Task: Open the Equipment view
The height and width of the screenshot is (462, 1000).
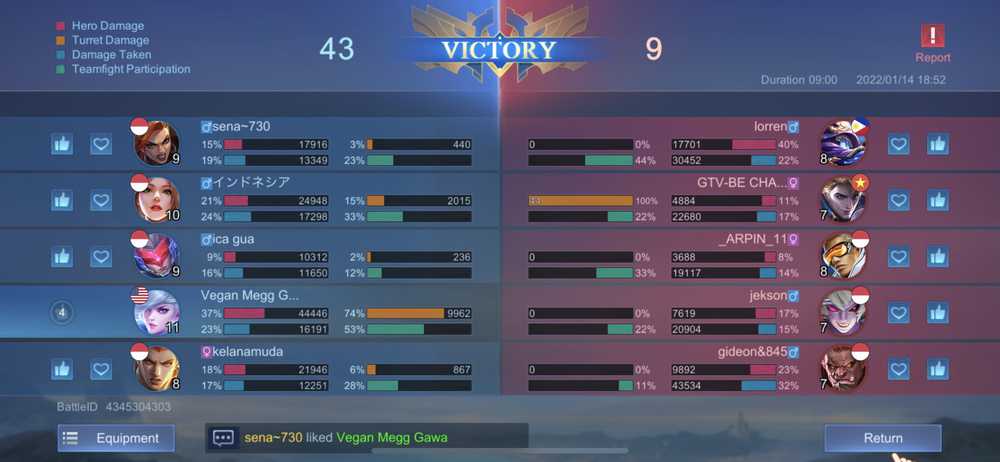Action: pyautogui.click(x=116, y=438)
